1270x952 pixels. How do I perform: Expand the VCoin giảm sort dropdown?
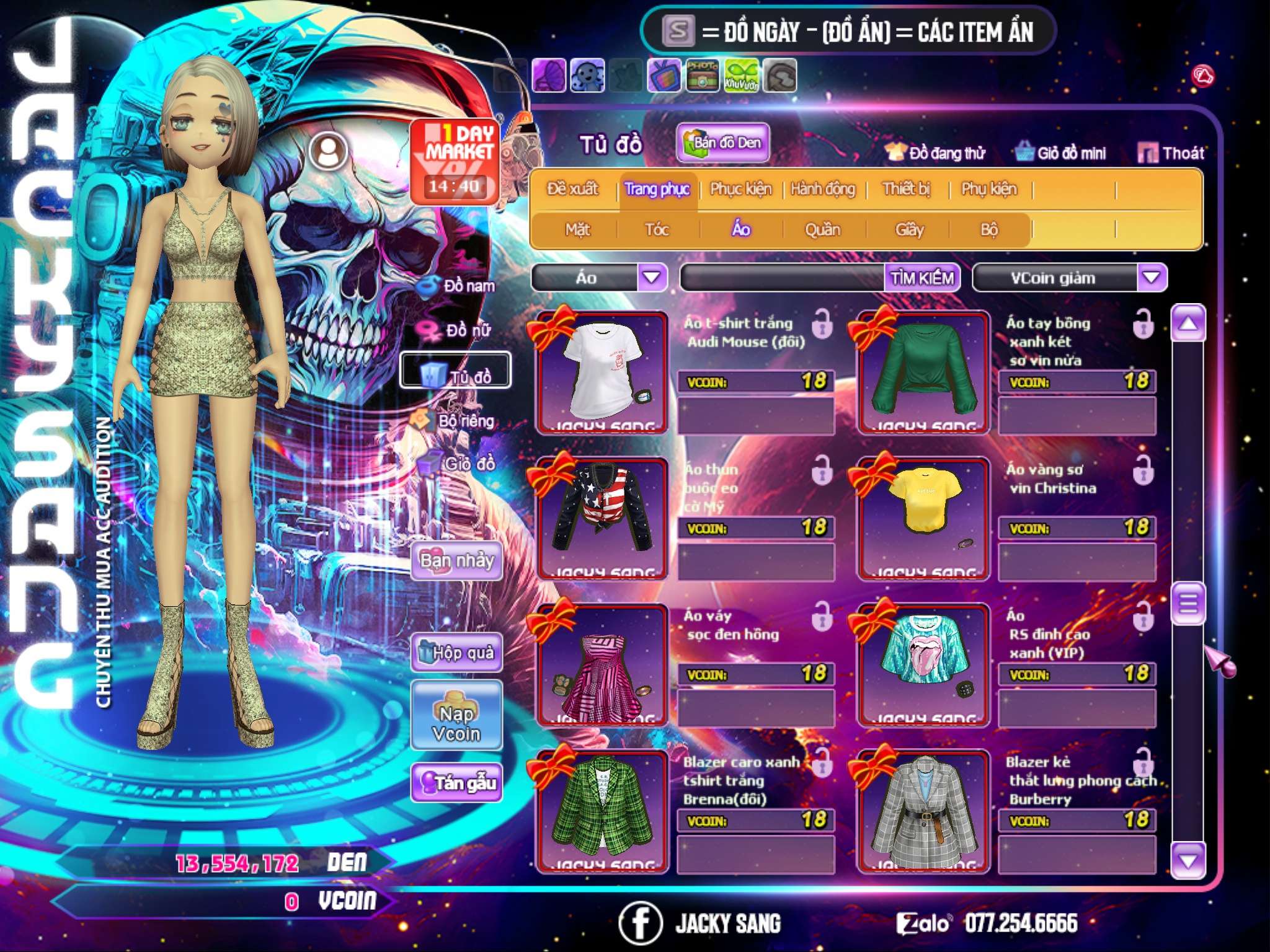pos(1152,278)
